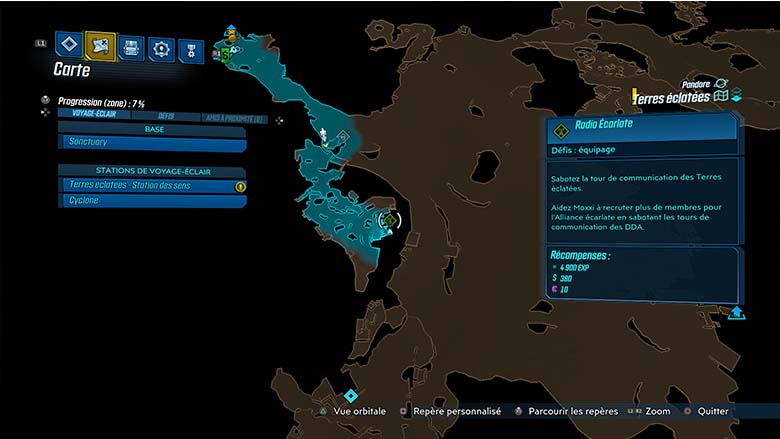Select the diamond mission log tab
The height and width of the screenshot is (439, 780).
click(x=68, y=45)
